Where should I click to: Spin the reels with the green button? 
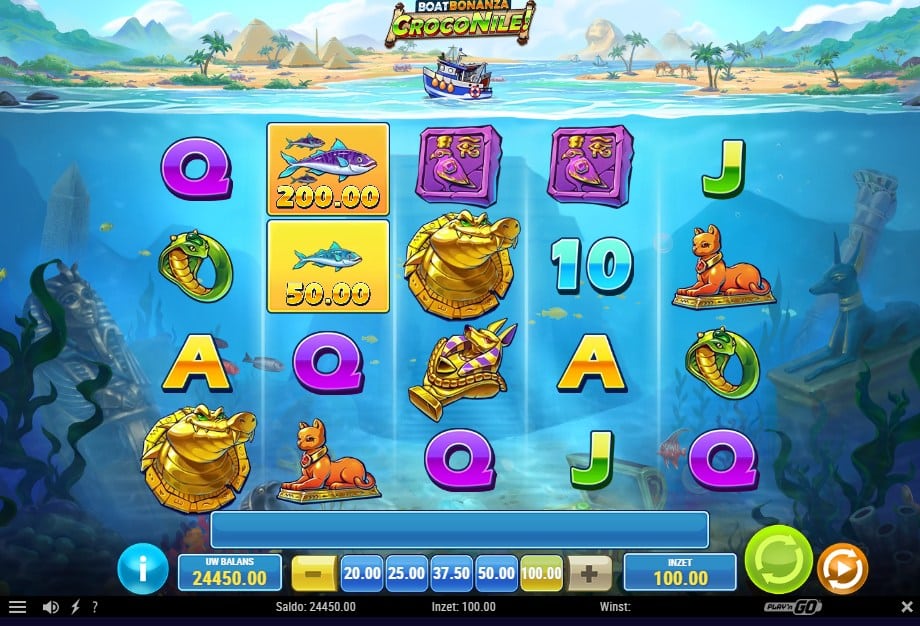(778, 560)
